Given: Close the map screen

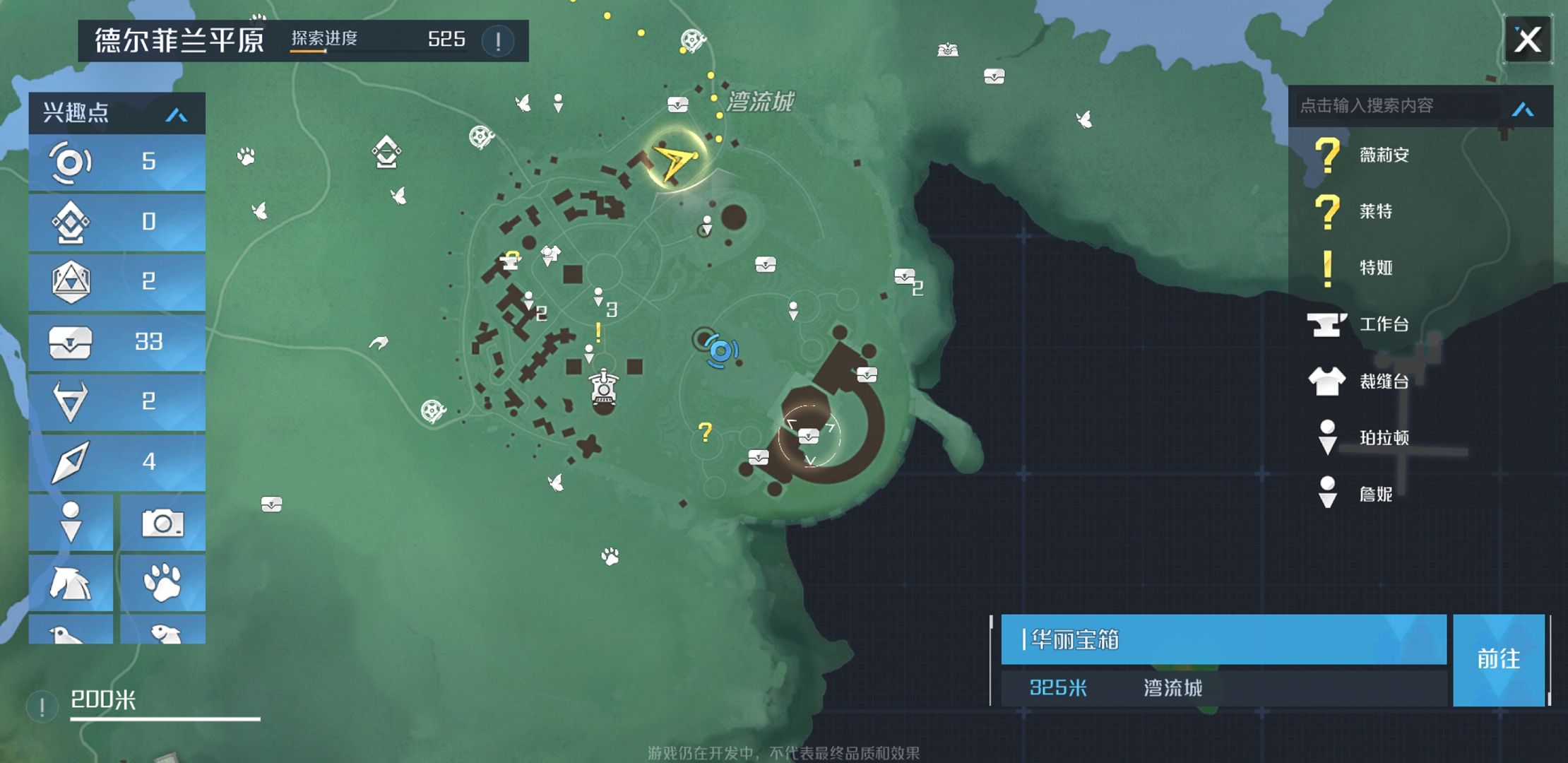Looking at the screenshot, I should (x=1527, y=40).
